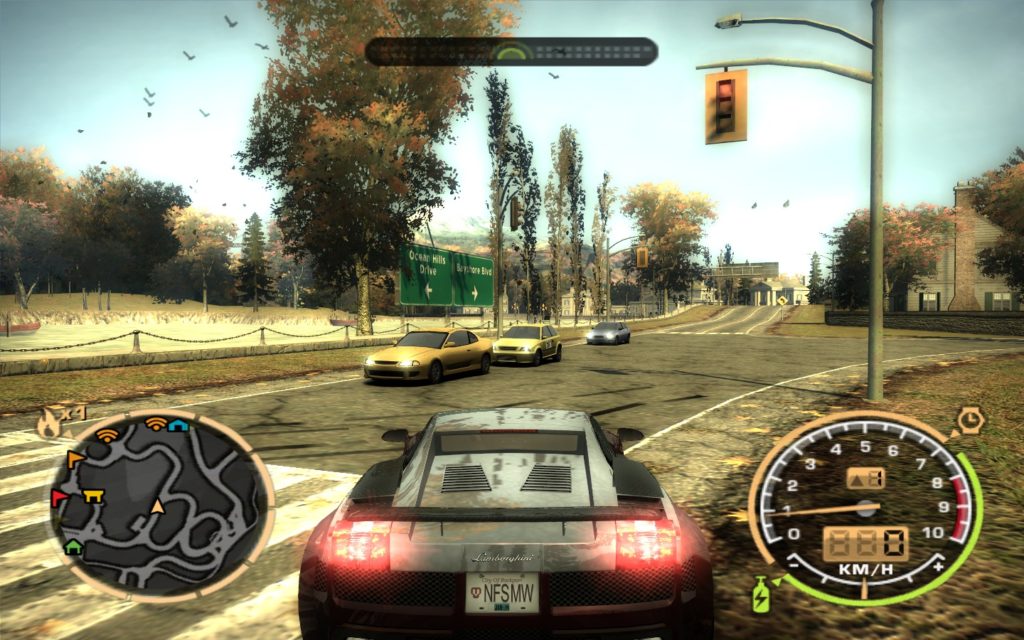Activate the Speedbreaker stopwatch icon

(x=969, y=420)
